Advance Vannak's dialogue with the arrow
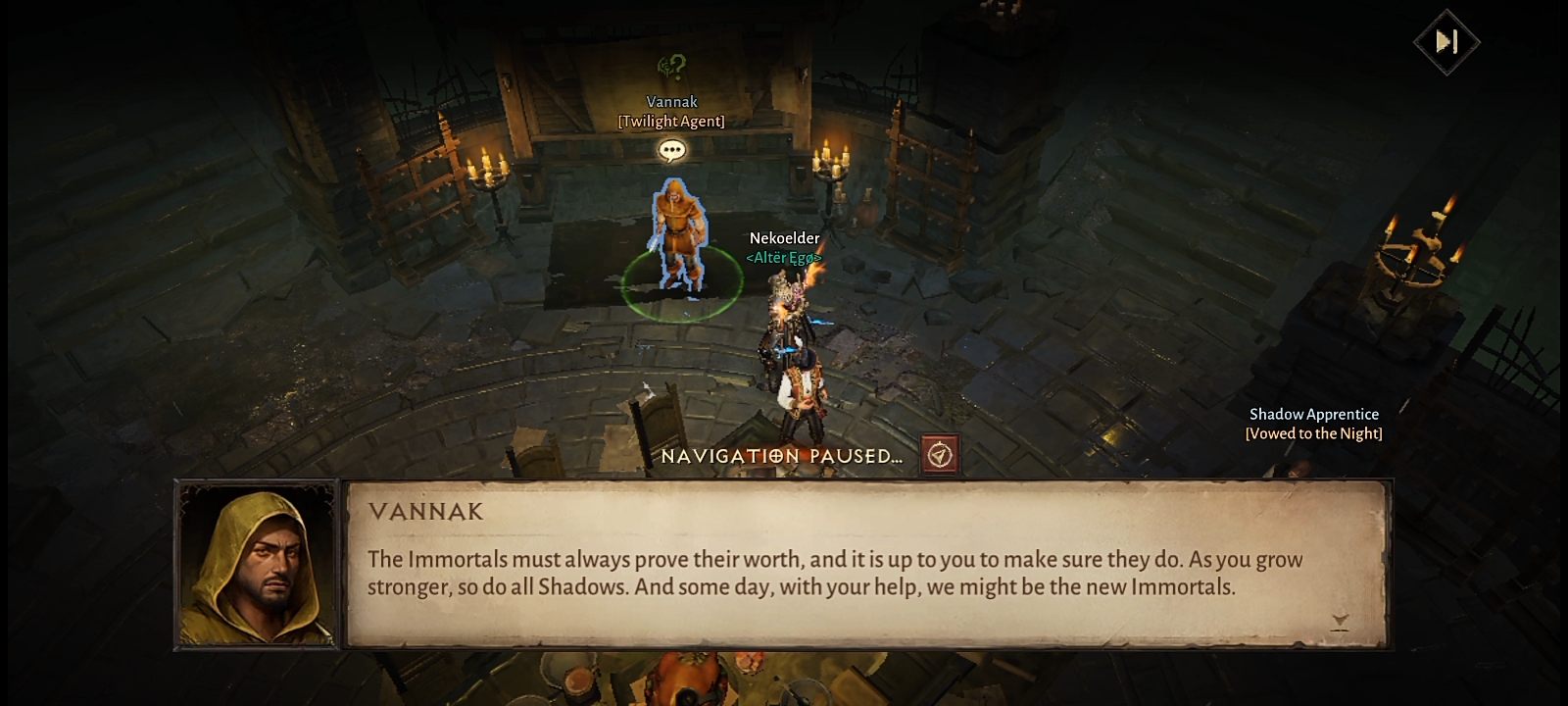The height and width of the screenshot is (706, 1568). coord(1340,622)
